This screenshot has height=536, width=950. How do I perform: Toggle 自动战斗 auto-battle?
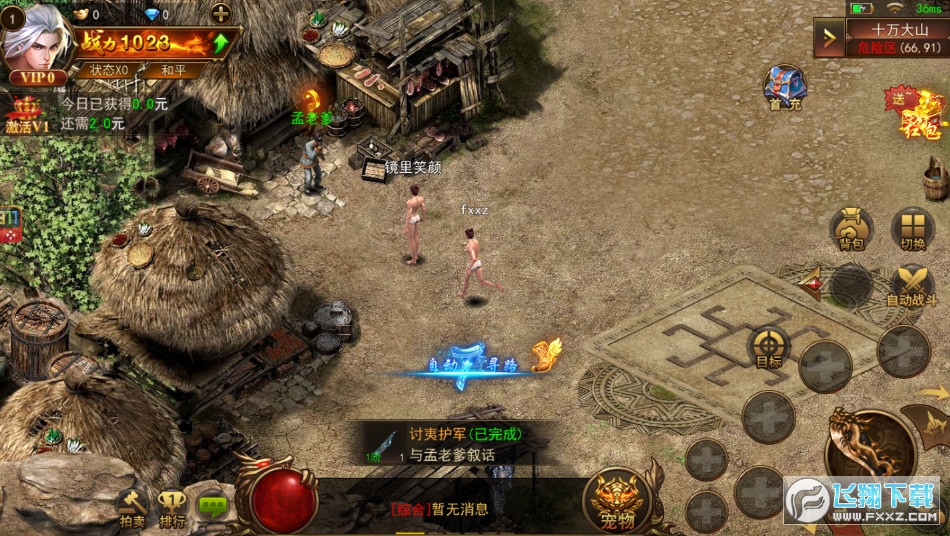pyautogui.click(x=911, y=285)
